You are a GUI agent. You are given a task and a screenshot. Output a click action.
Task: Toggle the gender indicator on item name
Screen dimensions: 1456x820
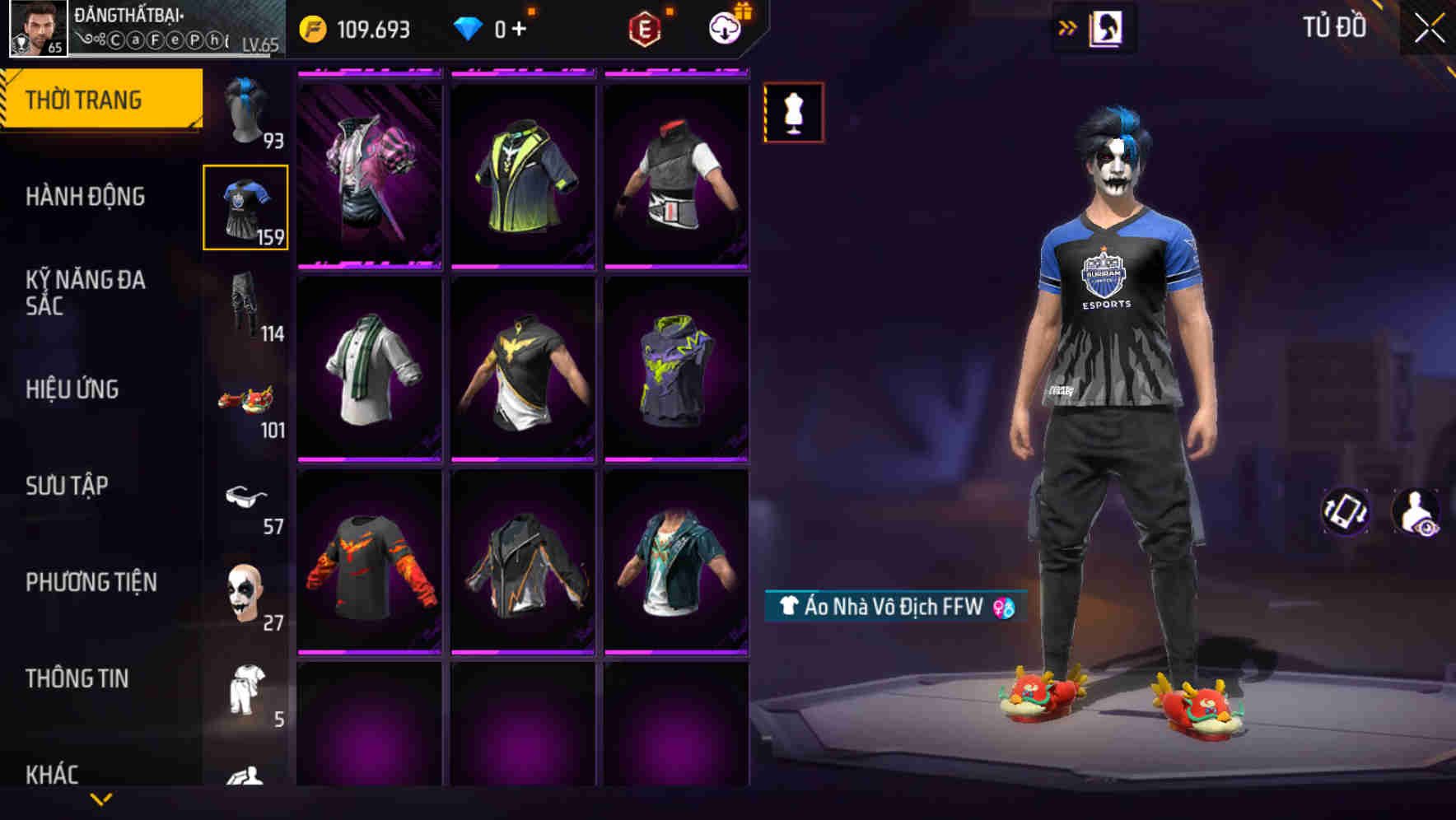click(x=1003, y=608)
